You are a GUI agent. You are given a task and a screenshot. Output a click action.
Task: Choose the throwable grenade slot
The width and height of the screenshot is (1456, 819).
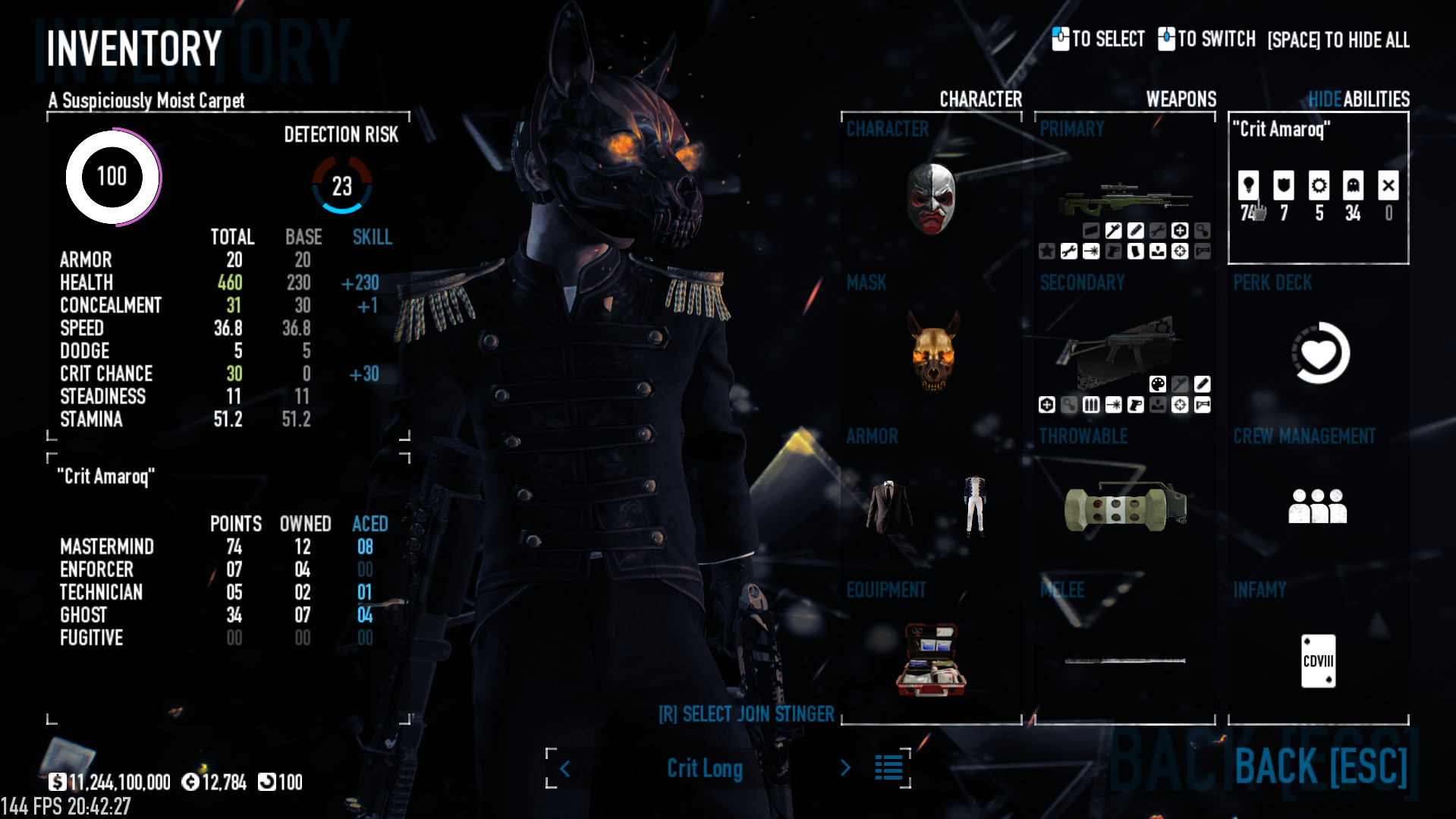point(1124,506)
